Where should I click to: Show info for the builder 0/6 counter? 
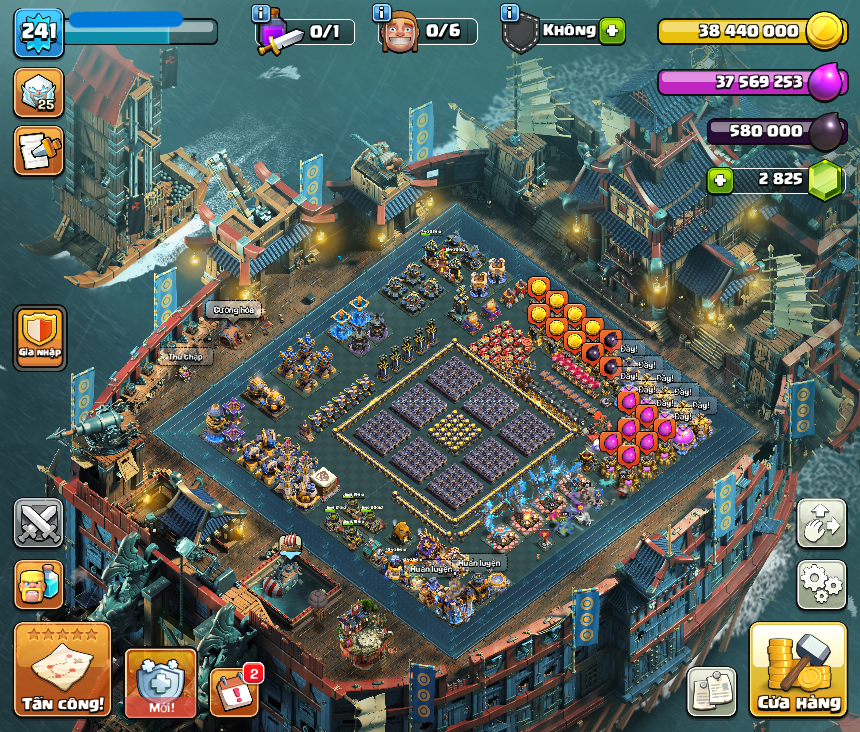pyautogui.click(x=381, y=13)
